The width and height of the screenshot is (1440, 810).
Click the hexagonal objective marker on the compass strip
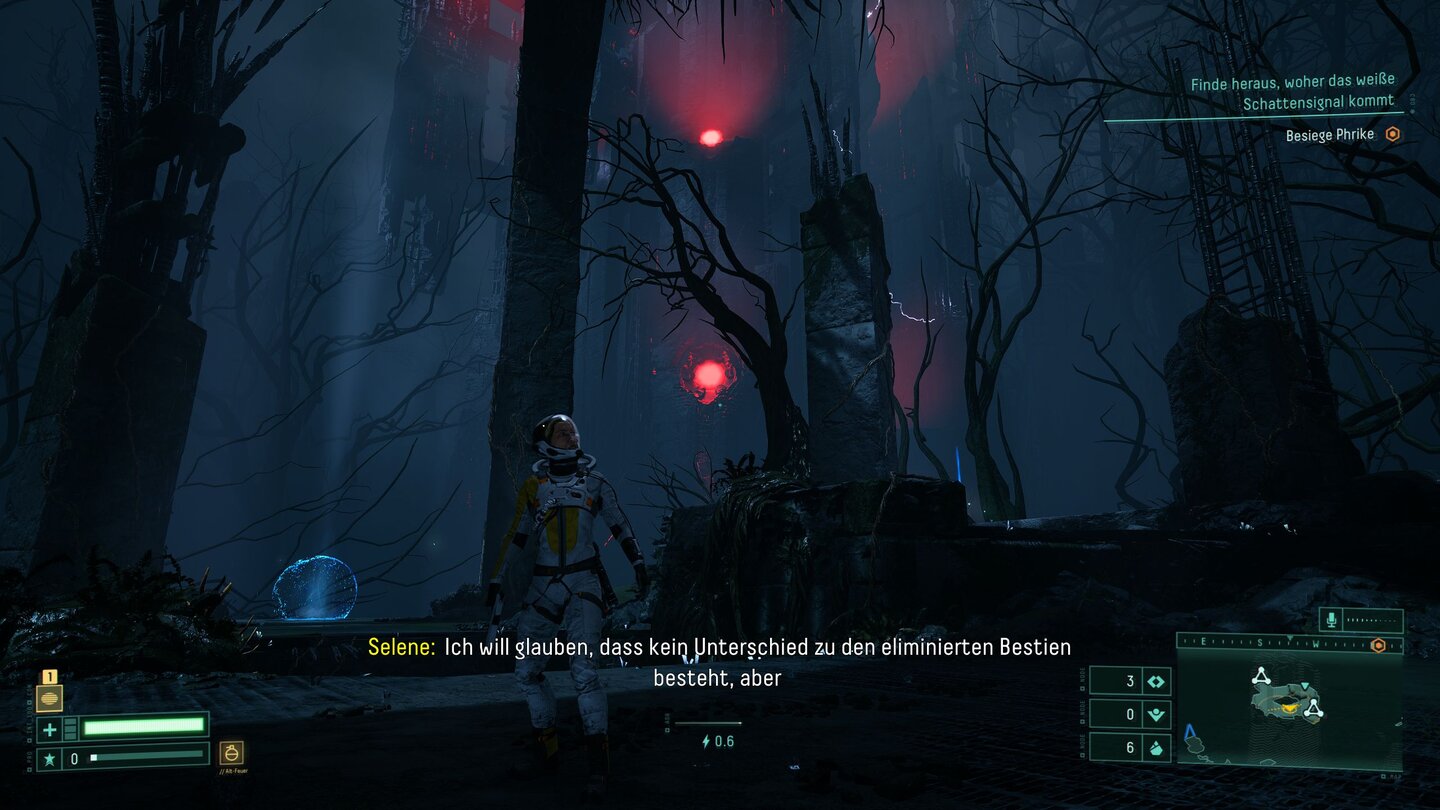(x=1377, y=645)
